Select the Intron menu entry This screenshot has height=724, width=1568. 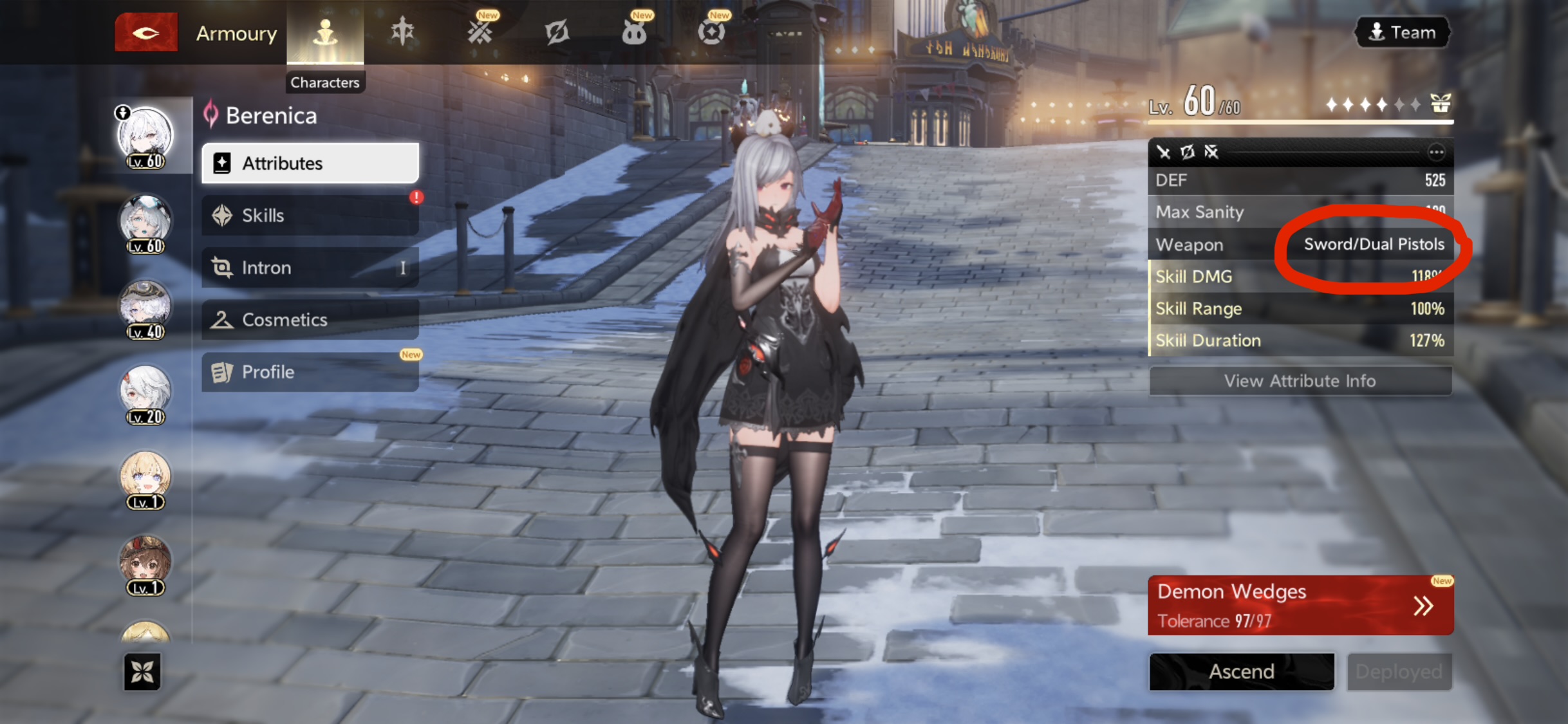point(310,268)
